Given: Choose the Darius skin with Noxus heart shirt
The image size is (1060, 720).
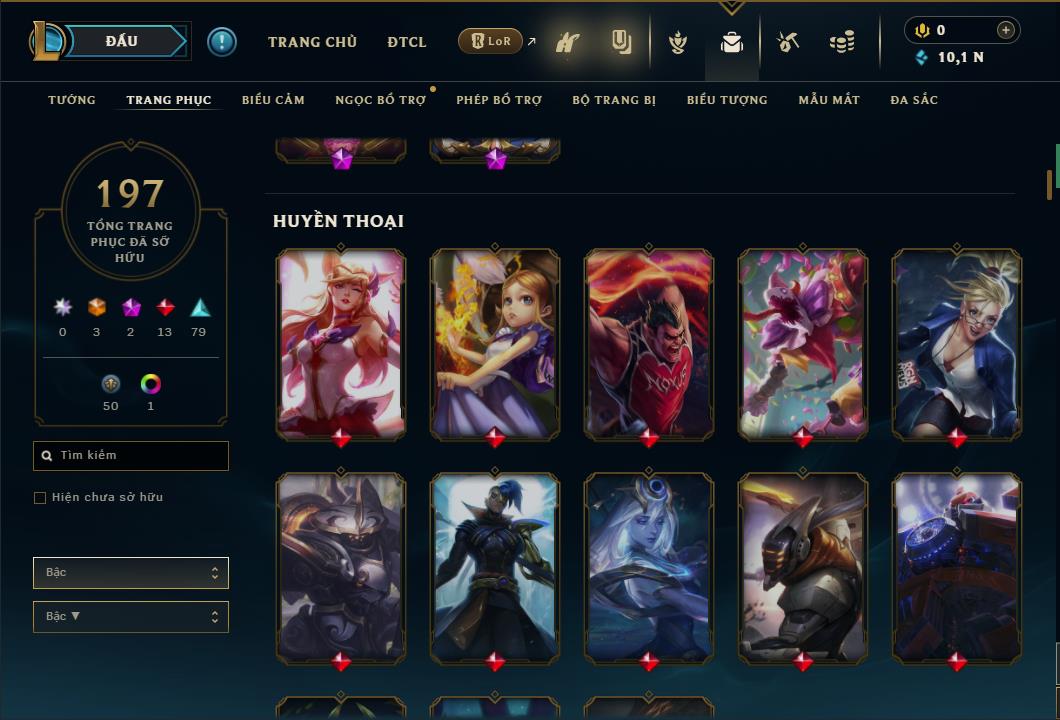Looking at the screenshot, I should [649, 343].
